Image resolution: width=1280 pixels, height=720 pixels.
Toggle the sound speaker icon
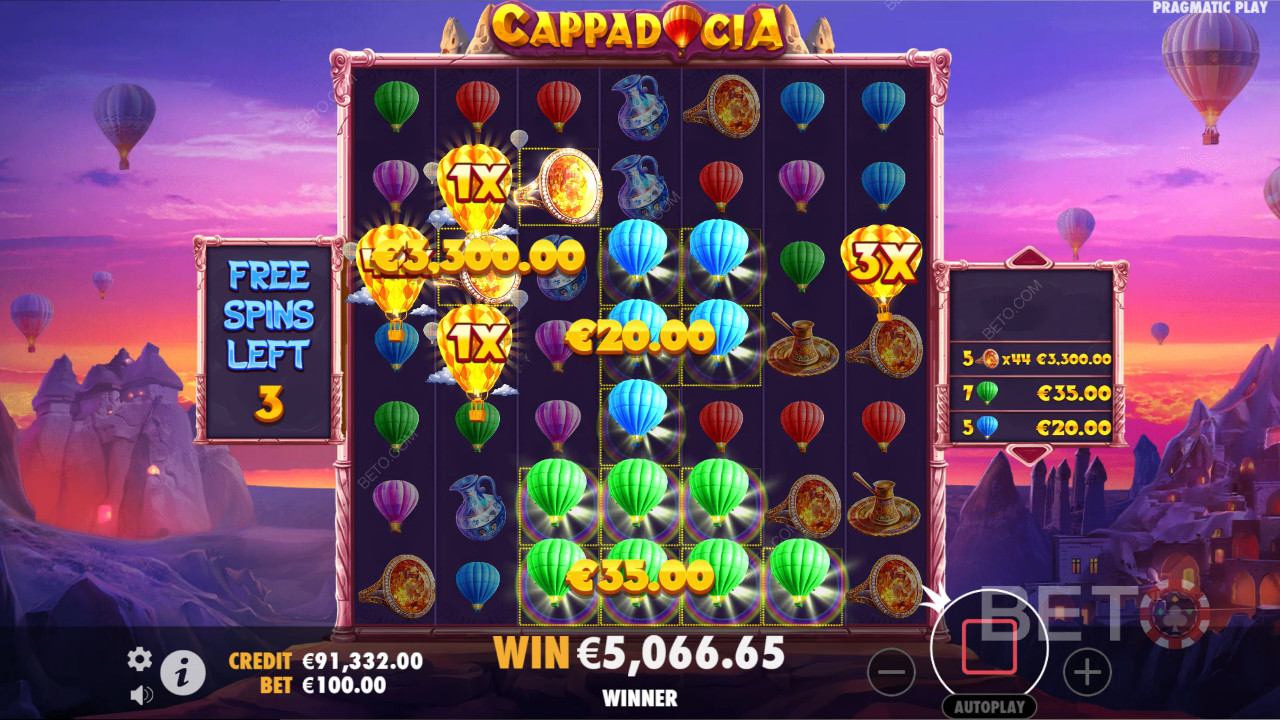pyautogui.click(x=141, y=693)
